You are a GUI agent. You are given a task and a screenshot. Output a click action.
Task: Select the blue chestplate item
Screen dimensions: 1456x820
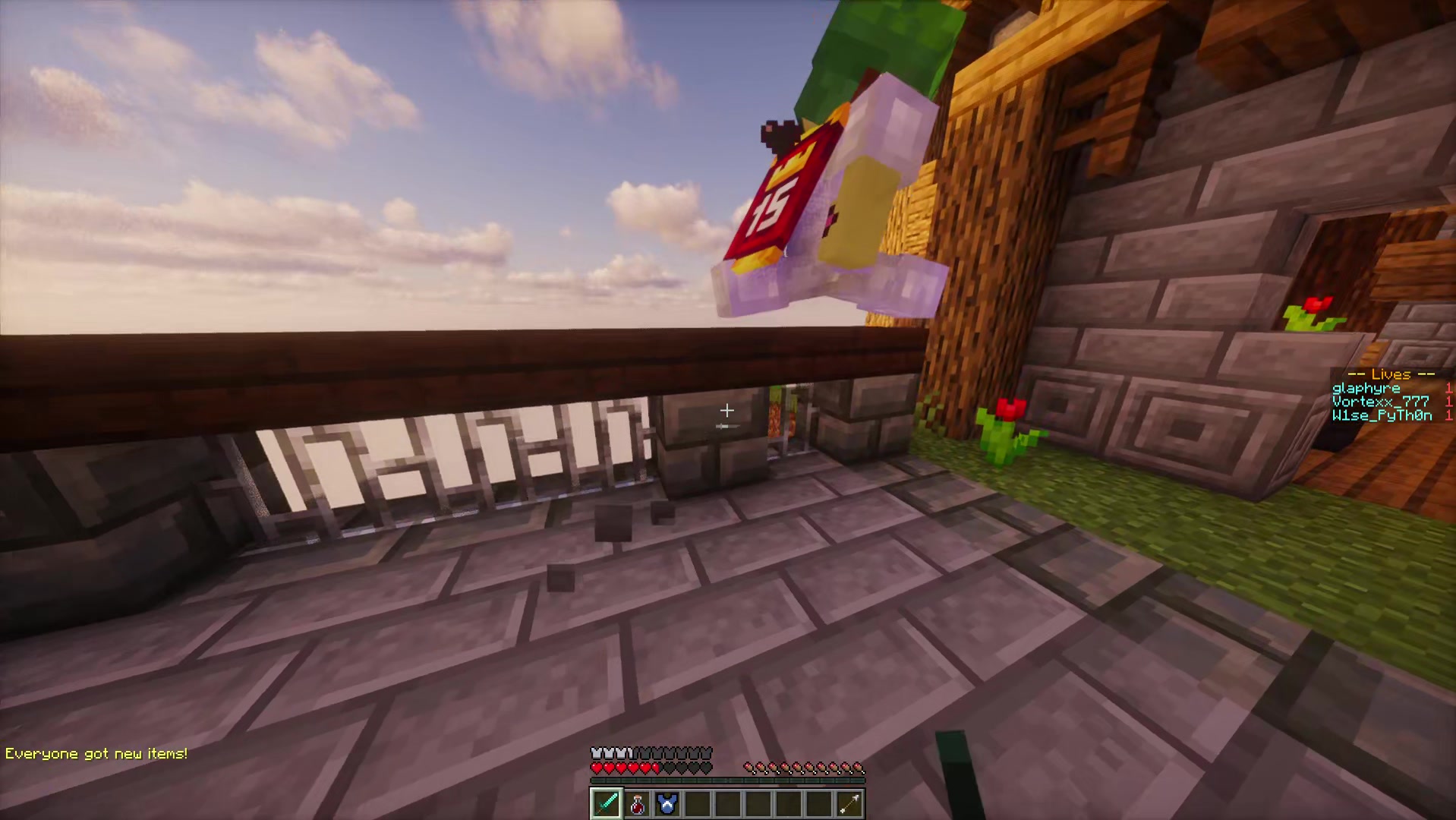pyautogui.click(x=667, y=803)
